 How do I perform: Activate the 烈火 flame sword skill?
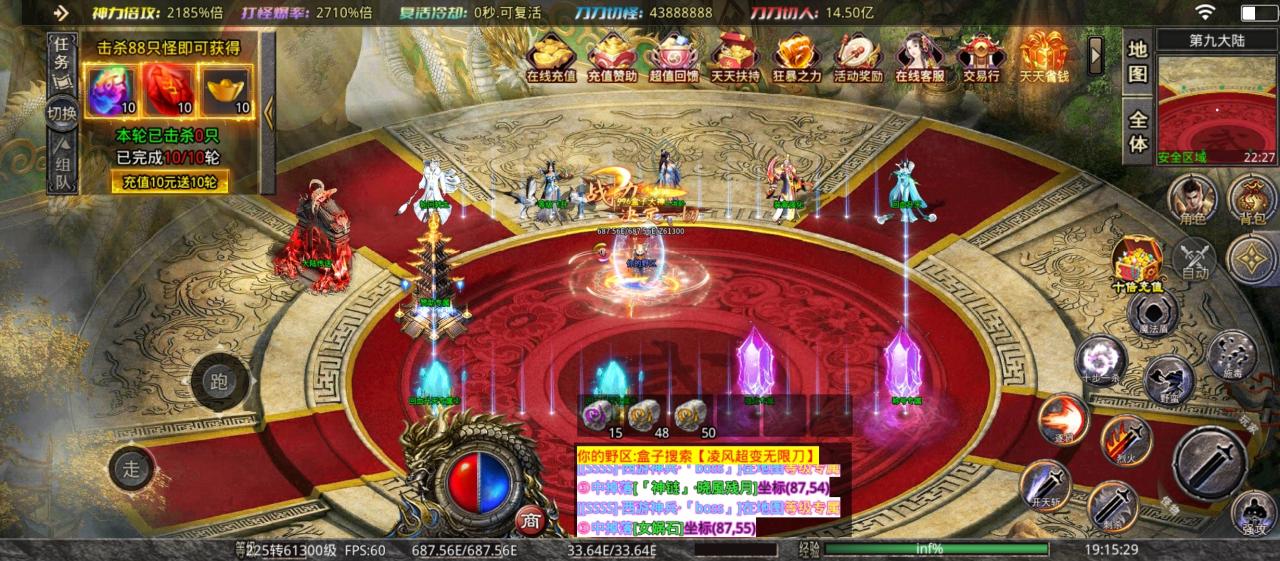(1126, 440)
